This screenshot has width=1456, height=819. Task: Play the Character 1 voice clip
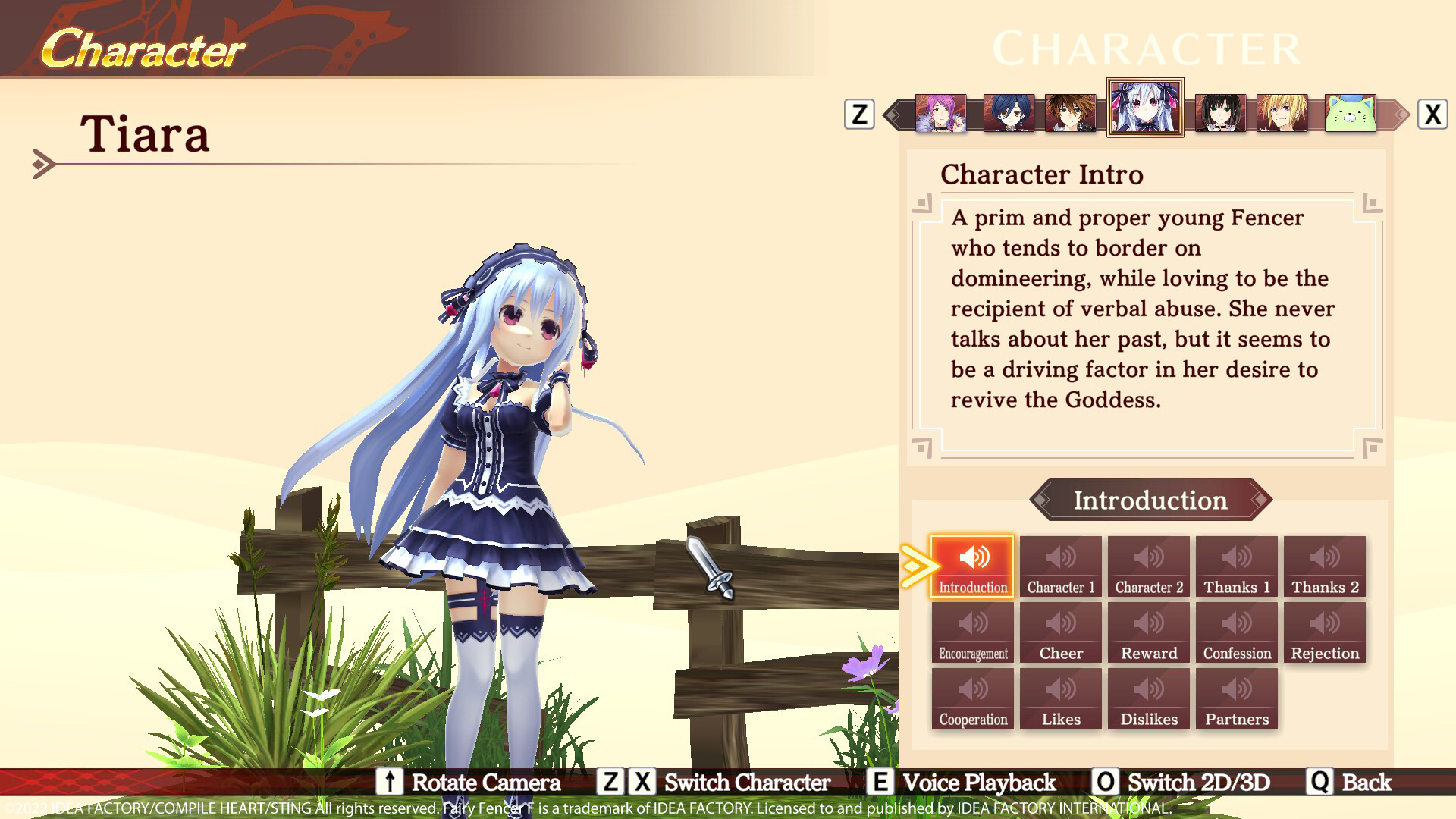tap(1060, 566)
